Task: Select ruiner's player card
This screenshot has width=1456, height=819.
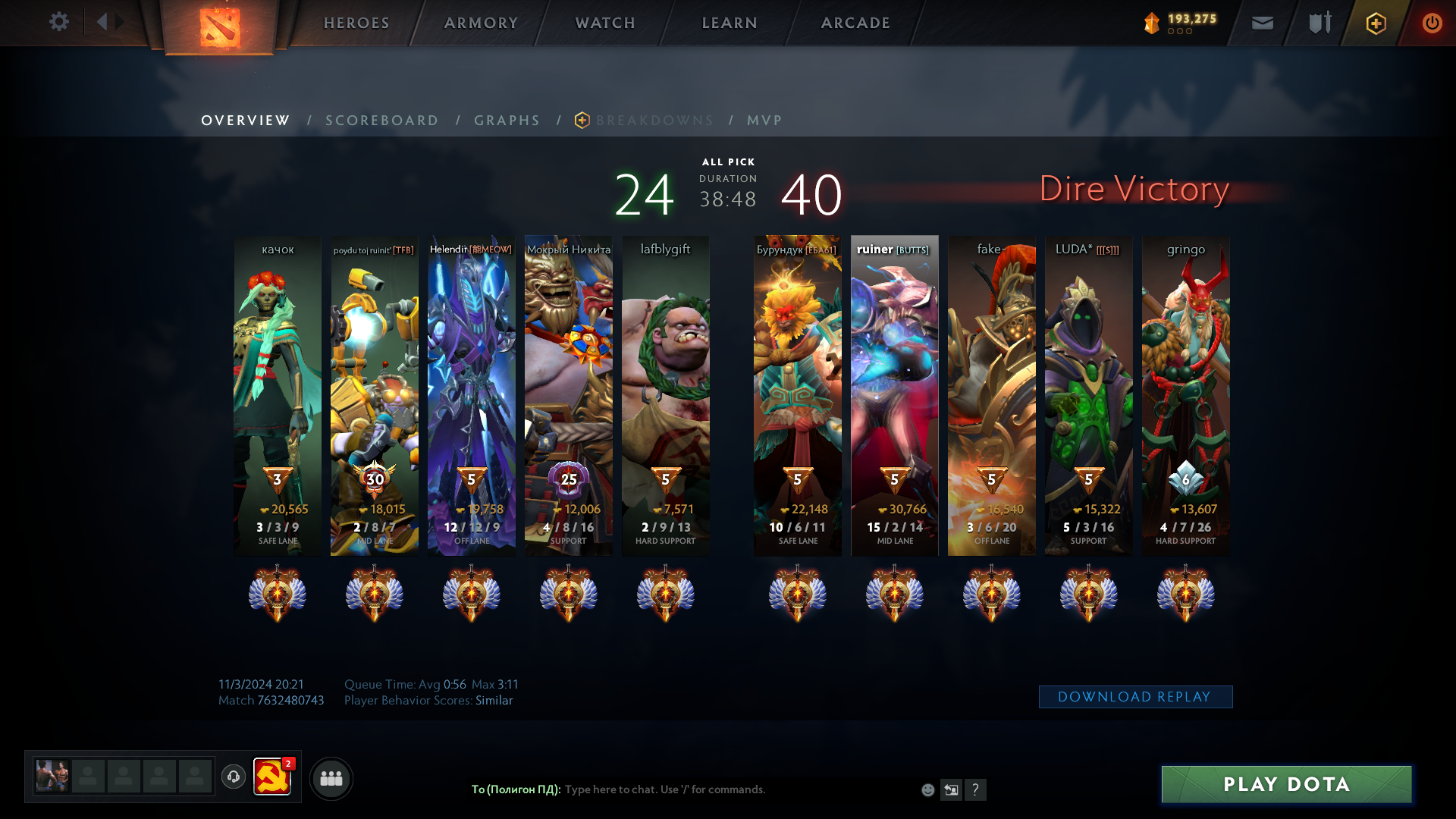Action: click(895, 394)
